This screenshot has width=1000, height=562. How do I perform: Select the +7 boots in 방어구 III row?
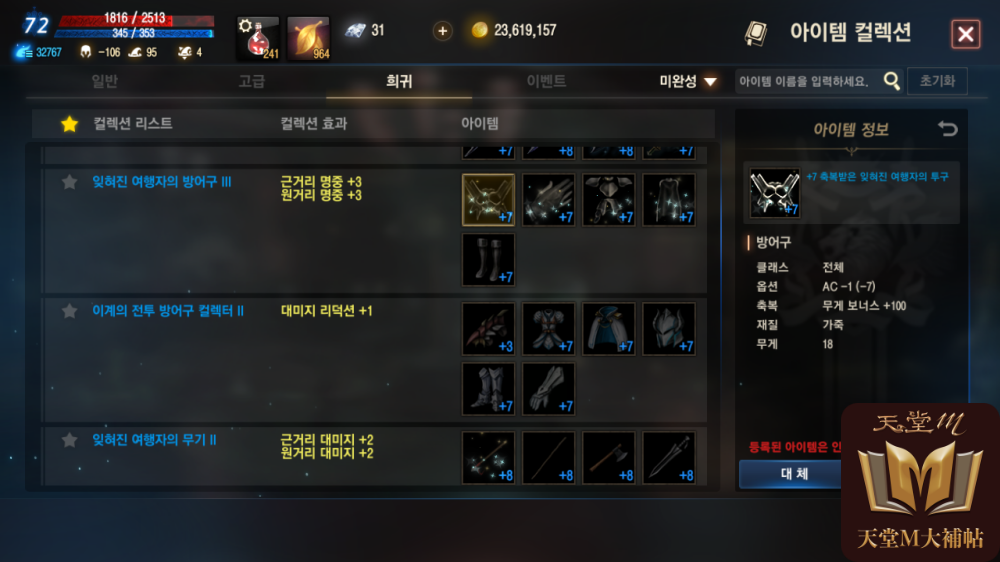click(x=488, y=260)
